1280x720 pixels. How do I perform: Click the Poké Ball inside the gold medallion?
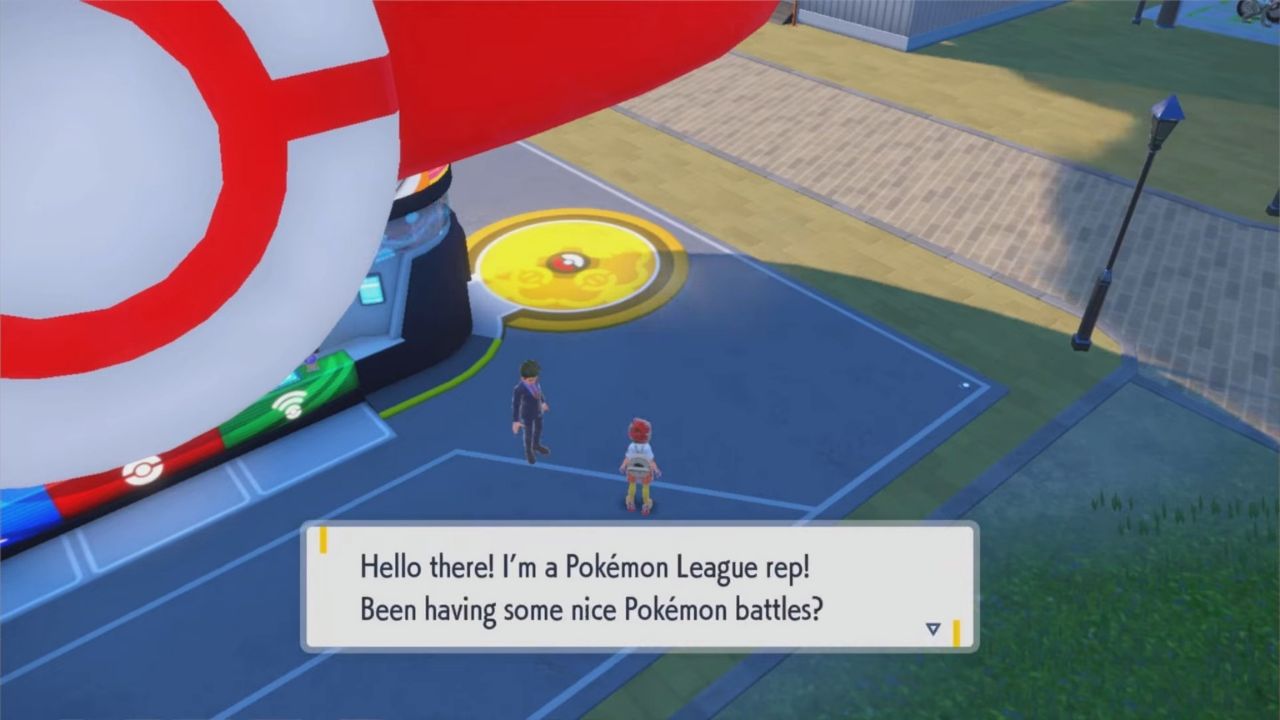pos(569,260)
